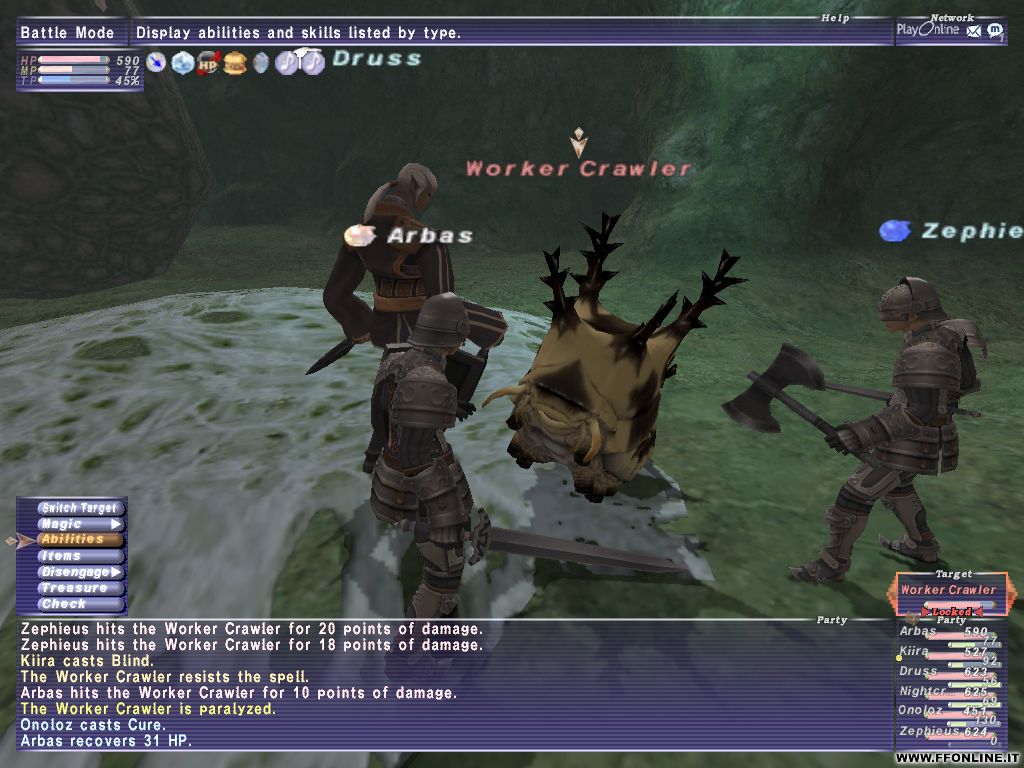Open the Items command
1024x768 pixels.
80,556
